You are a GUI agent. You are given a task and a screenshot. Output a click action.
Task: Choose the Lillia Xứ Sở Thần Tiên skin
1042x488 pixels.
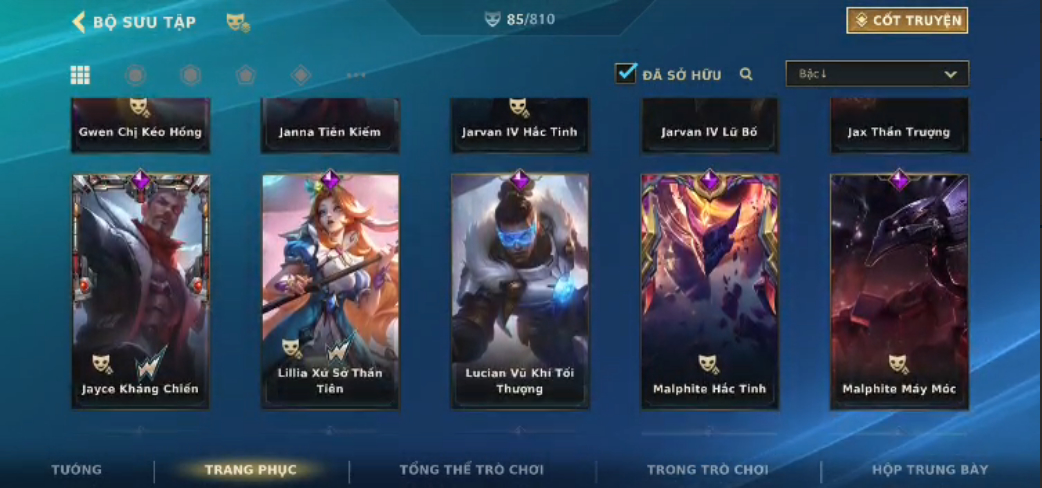click(330, 291)
